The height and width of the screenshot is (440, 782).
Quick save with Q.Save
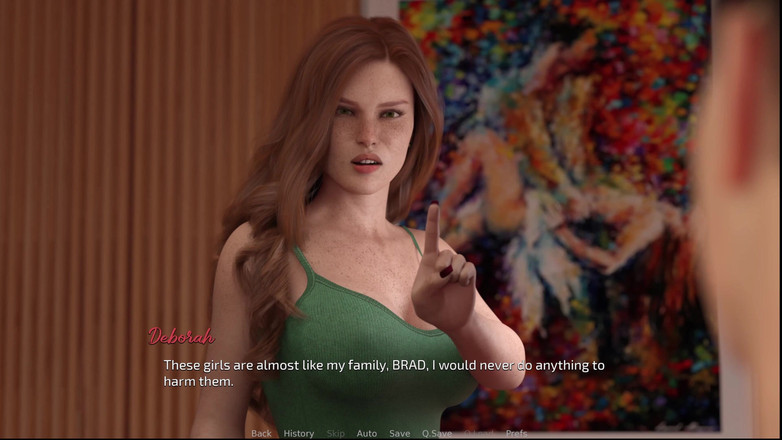point(437,433)
